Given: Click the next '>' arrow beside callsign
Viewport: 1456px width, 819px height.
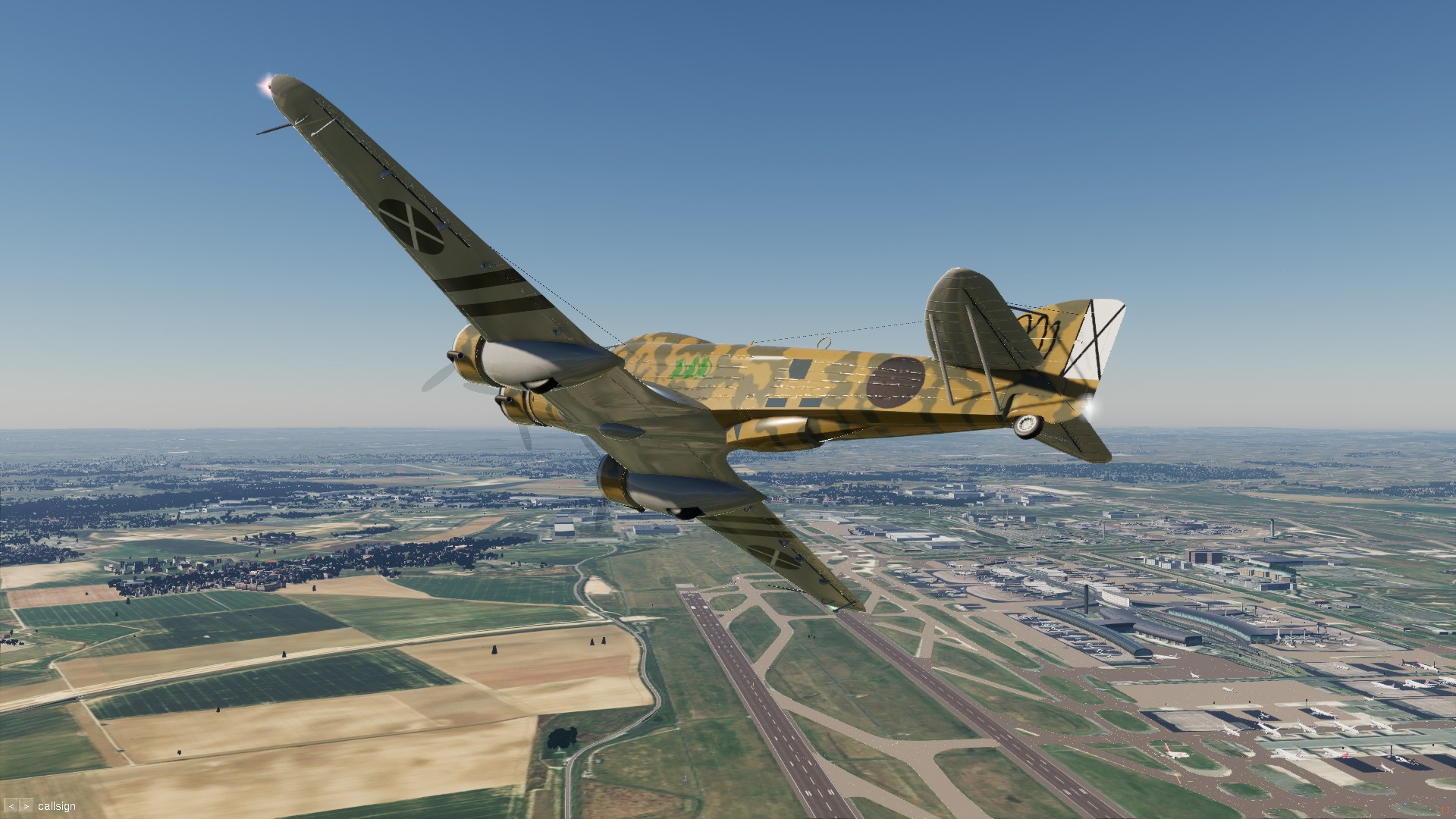Looking at the screenshot, I should pyautogui.click(x=26, y=806).
